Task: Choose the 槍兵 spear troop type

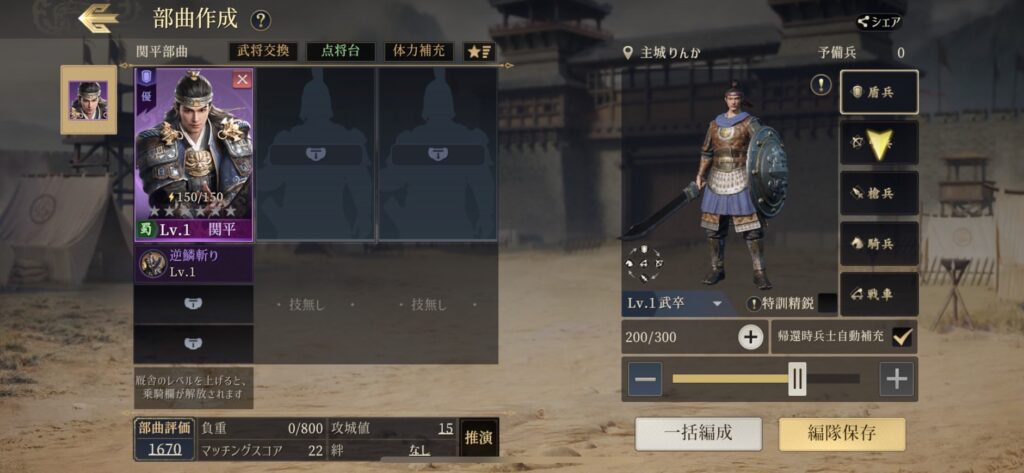Action: pyautogui.click(x=879, y=193)
